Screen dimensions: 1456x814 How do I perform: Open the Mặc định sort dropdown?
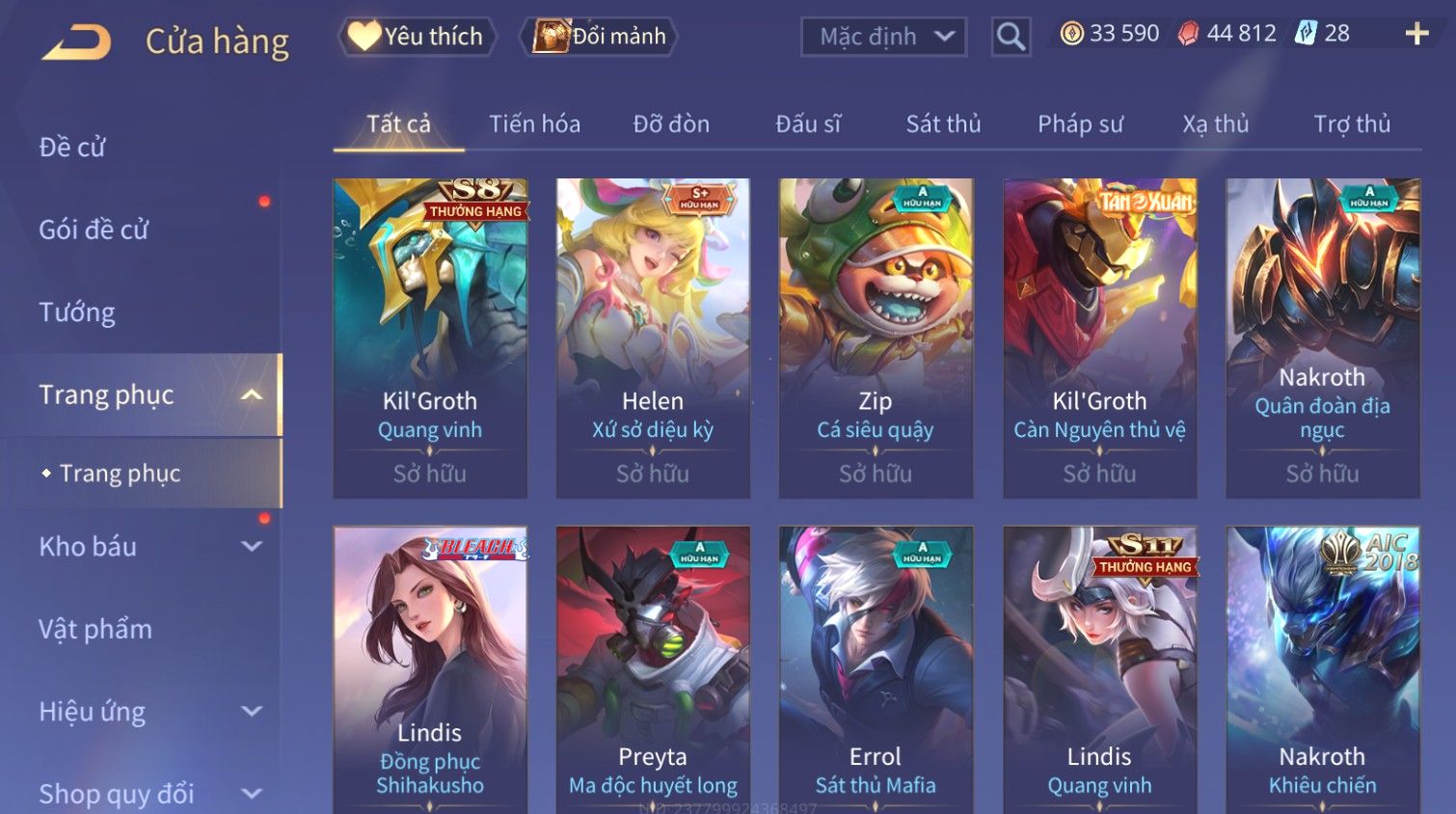click(x=883, y=38)
